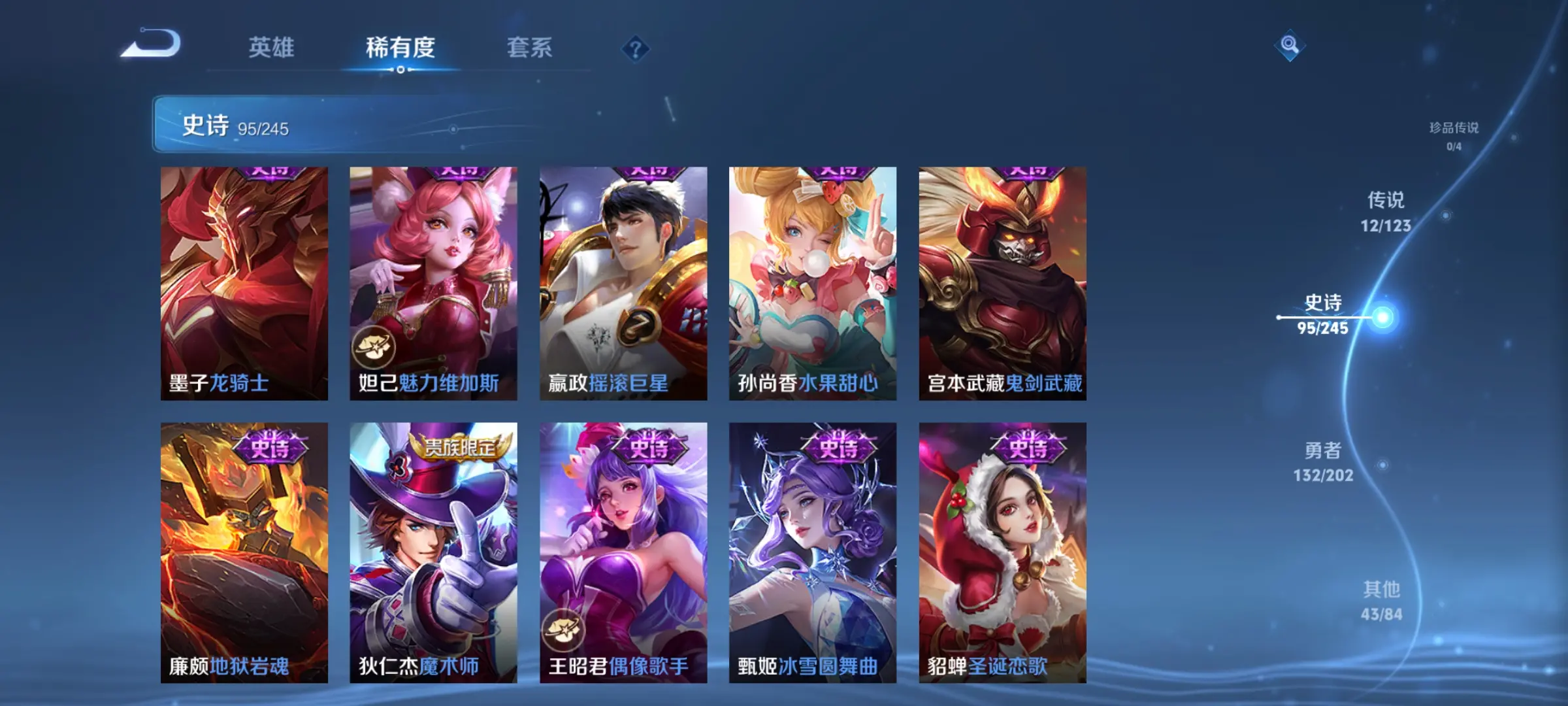
Task: Open the 套系 tab
Action: (529, 48)
